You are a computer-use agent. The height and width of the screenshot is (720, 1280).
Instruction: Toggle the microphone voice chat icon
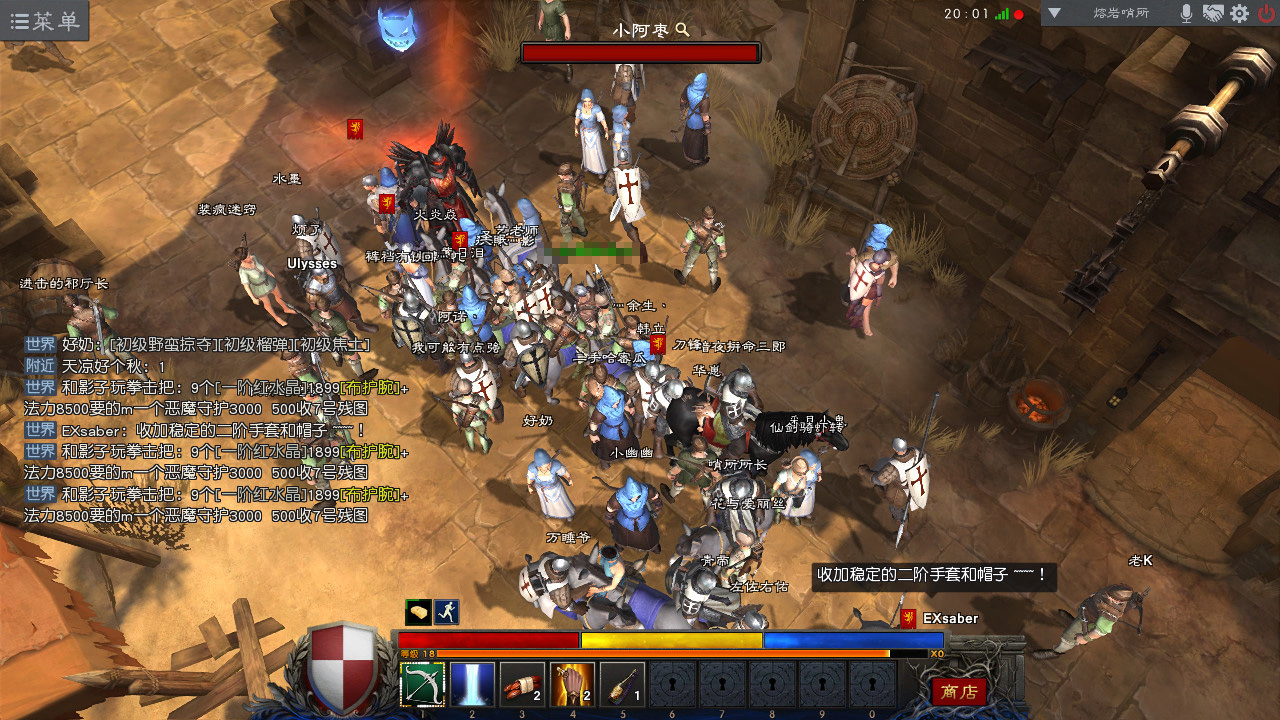click(1186, 14)
